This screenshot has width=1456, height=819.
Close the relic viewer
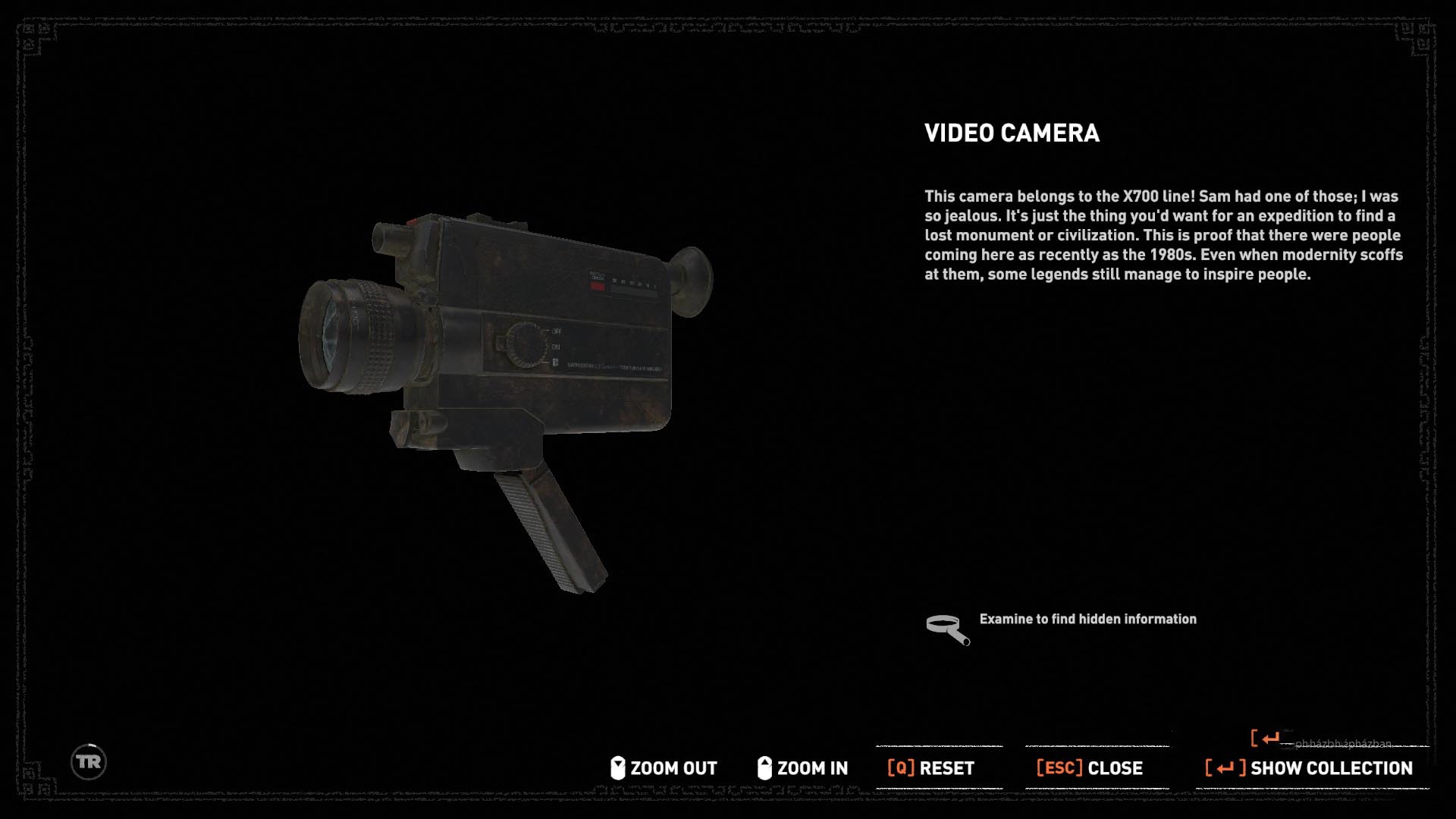pos(1090,768)
